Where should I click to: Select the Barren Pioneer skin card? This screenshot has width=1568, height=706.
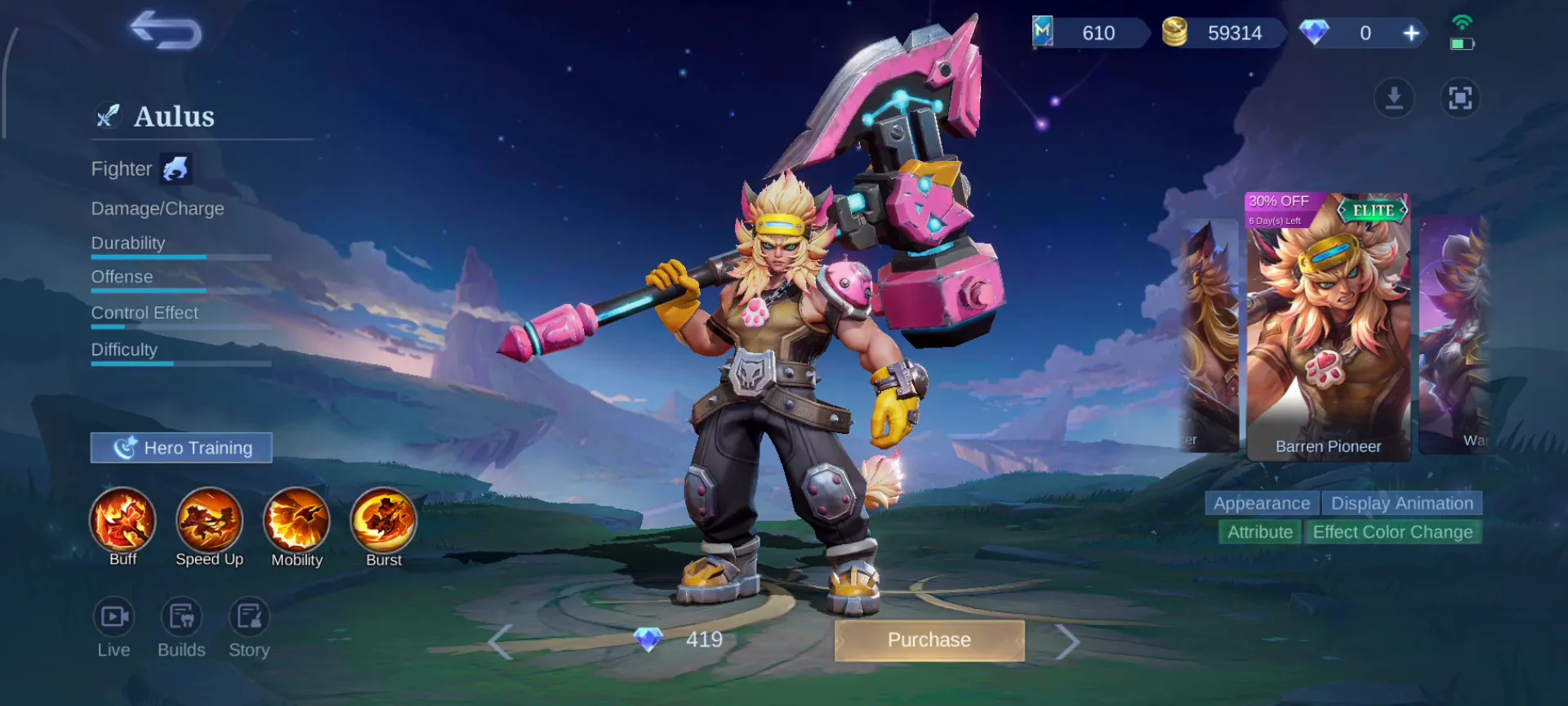[1328, 327]
